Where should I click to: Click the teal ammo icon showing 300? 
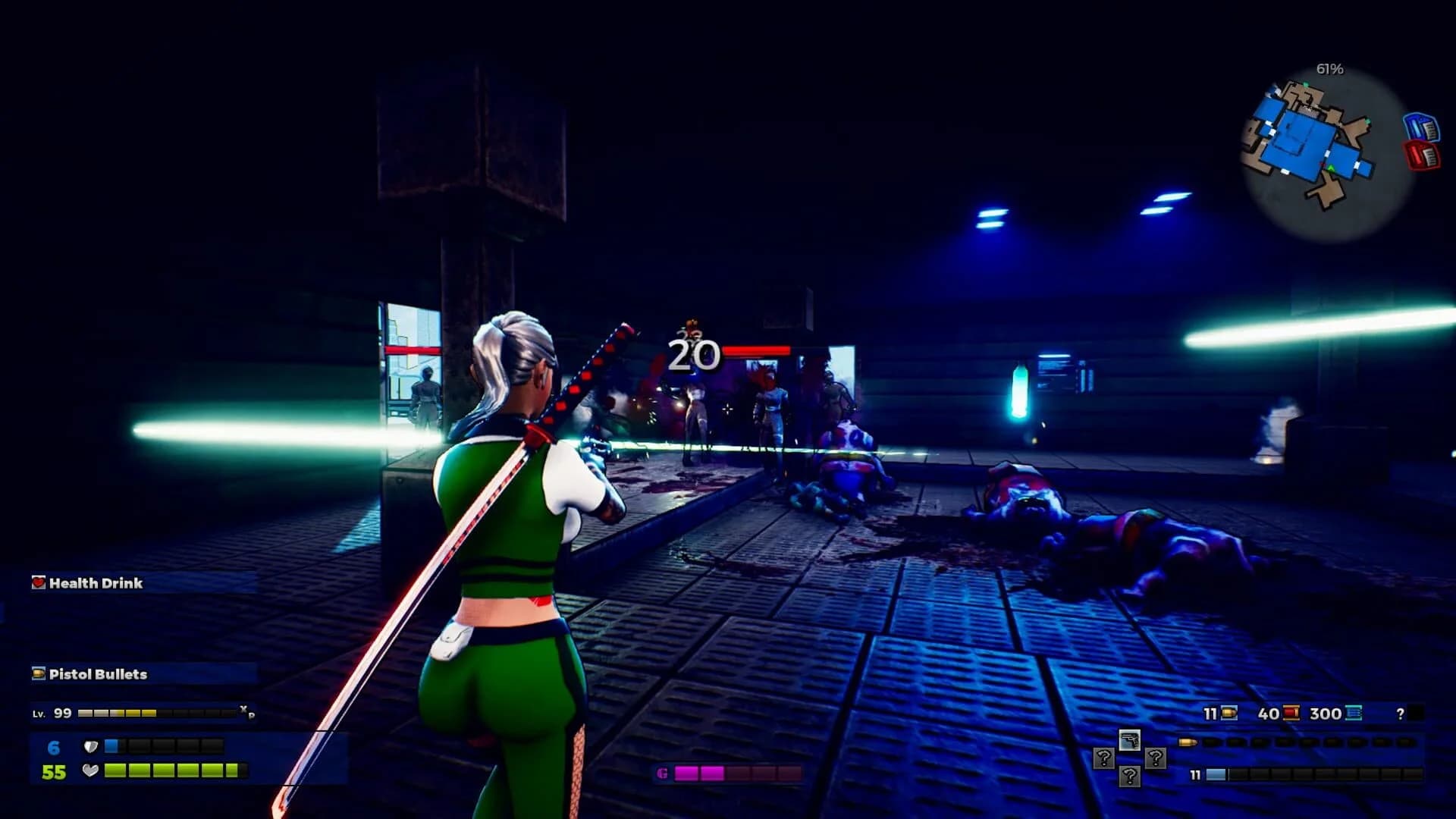pyautogui.click(x=1353, y=713)
